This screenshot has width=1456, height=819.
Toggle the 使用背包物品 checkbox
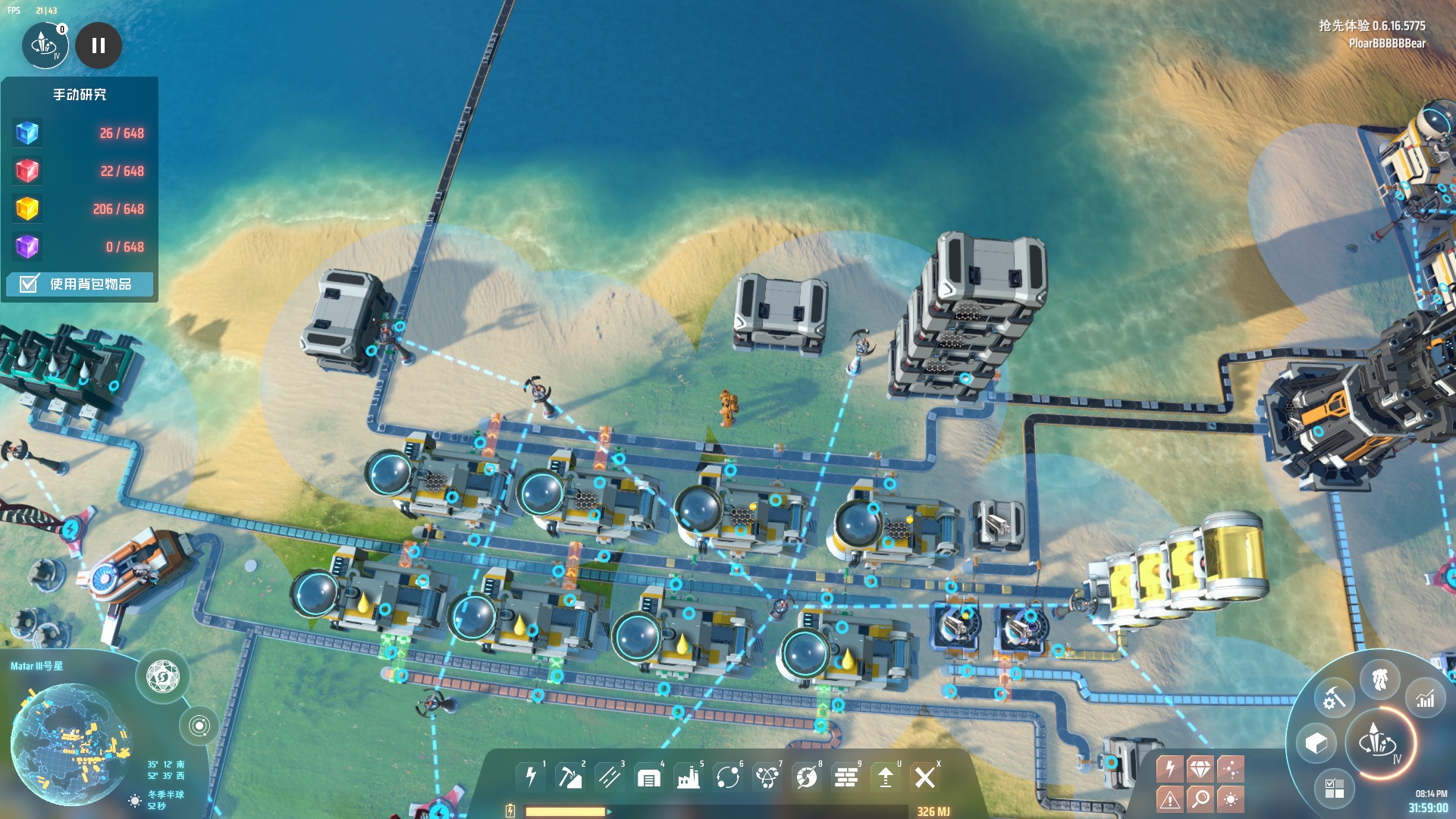click(29, 284)
